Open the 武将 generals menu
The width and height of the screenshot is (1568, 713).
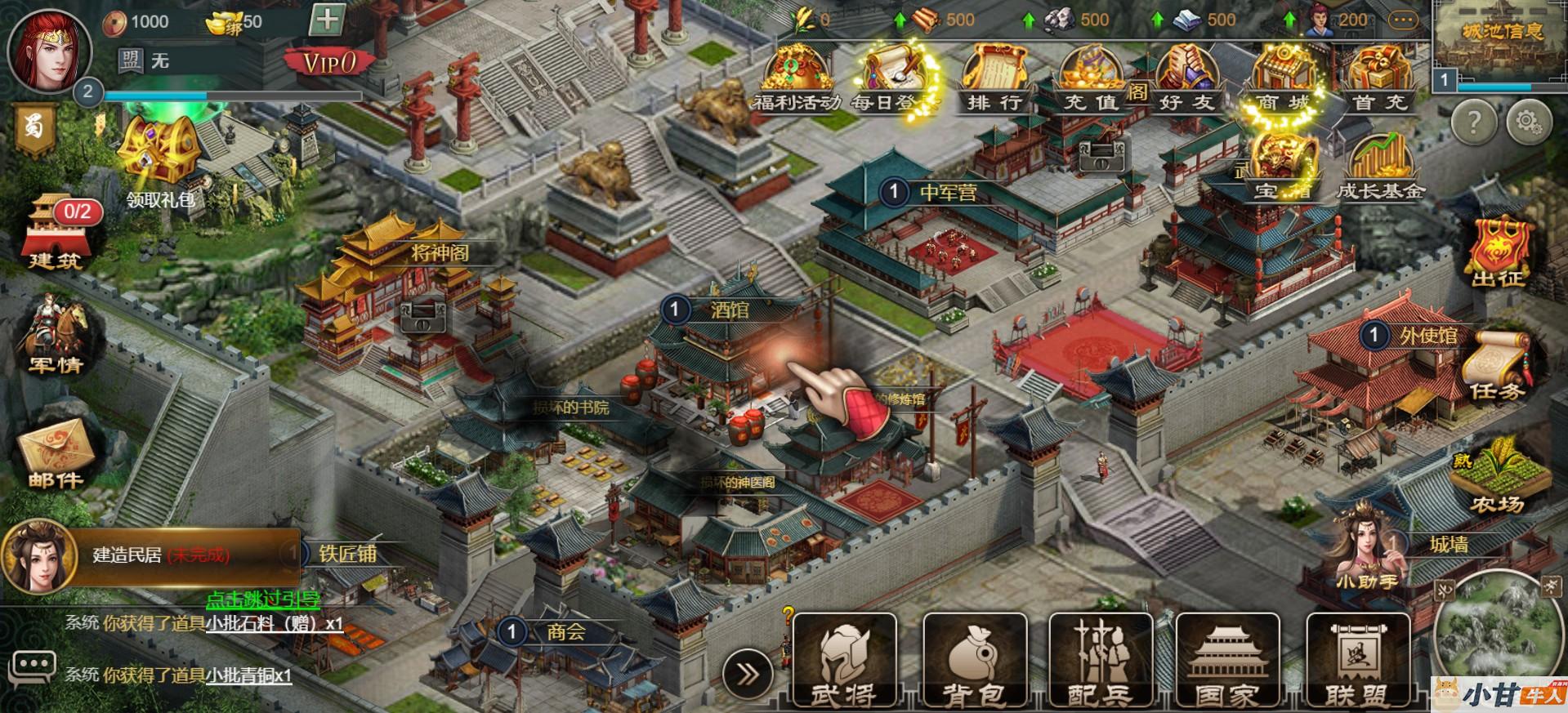pos(844,660)
